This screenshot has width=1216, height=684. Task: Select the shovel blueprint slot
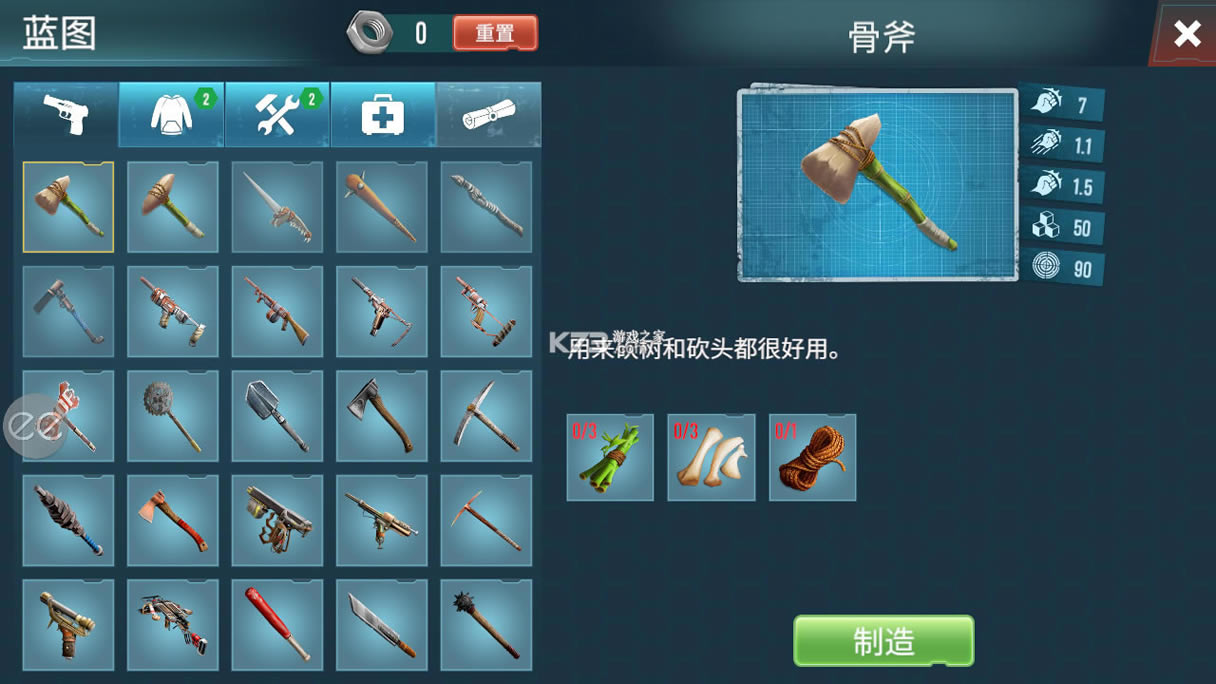coord(277,416)
